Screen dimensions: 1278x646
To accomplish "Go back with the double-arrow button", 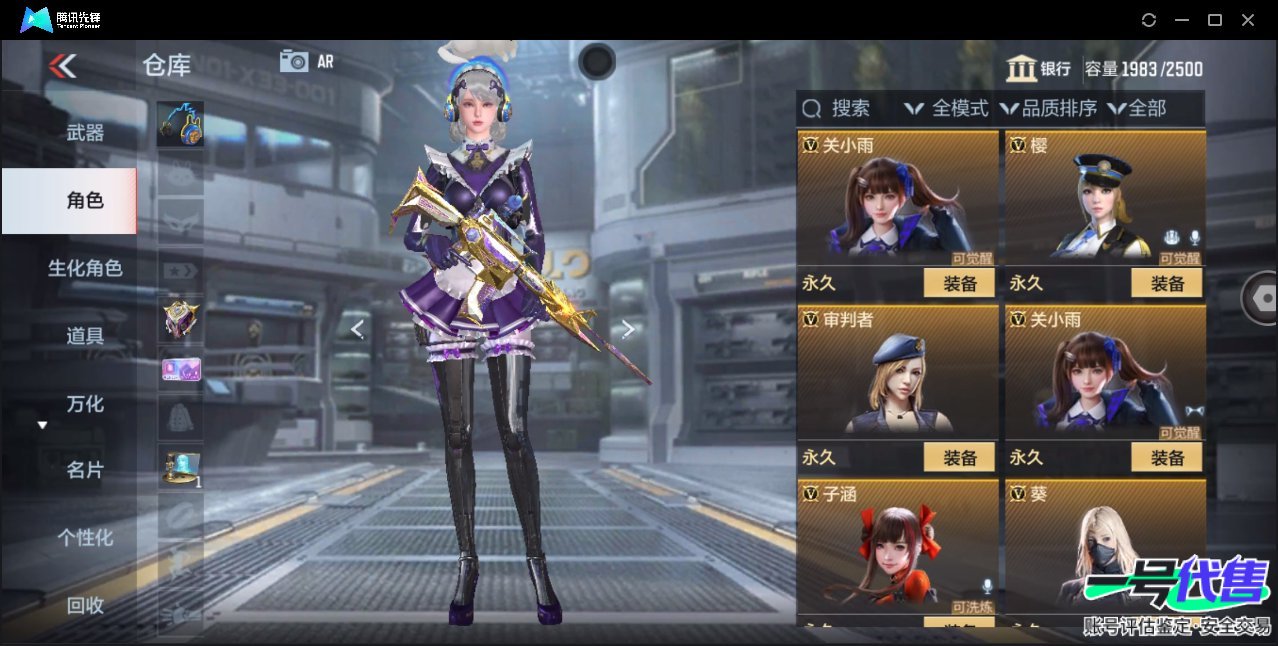I will click(x=62, y=66).
